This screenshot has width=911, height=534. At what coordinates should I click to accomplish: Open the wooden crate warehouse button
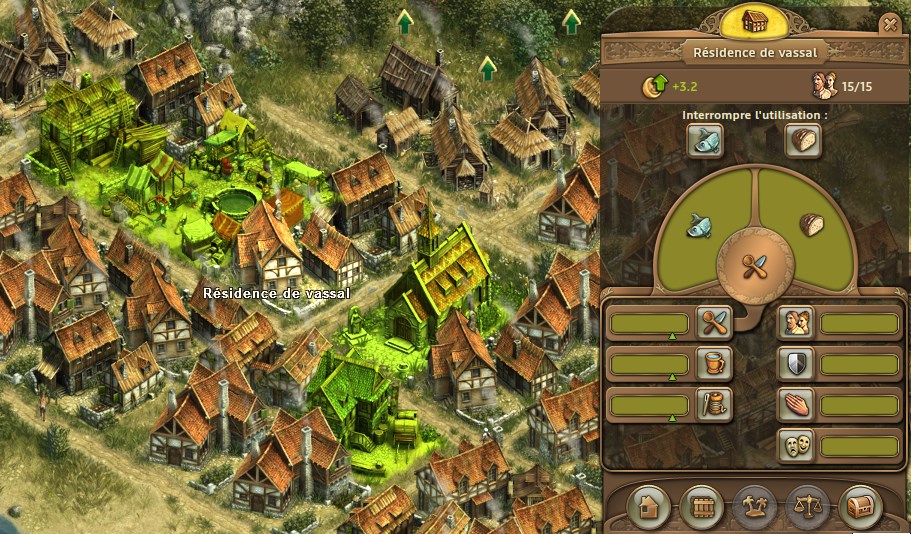[701, 505]
